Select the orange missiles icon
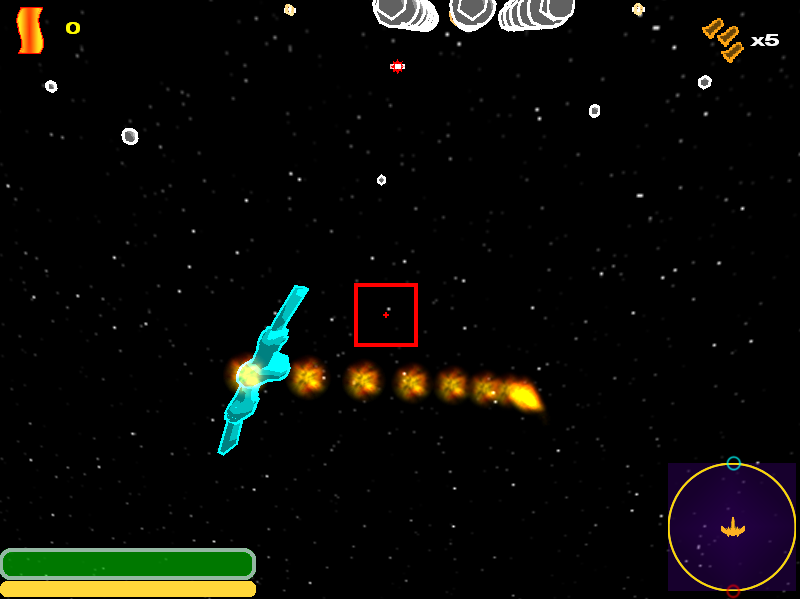The image size is (800, 599). click(724, 38)
